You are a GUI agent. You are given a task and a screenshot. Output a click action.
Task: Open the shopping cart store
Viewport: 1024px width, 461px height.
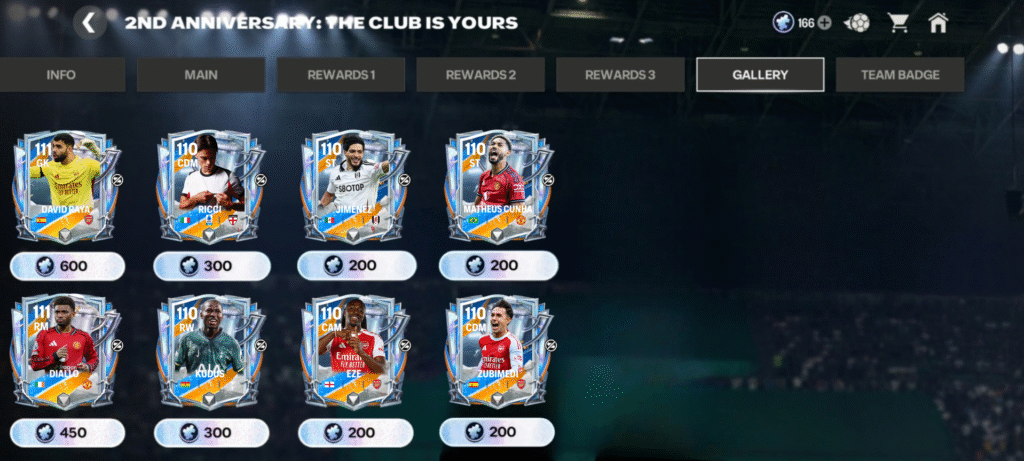(898, 23)
